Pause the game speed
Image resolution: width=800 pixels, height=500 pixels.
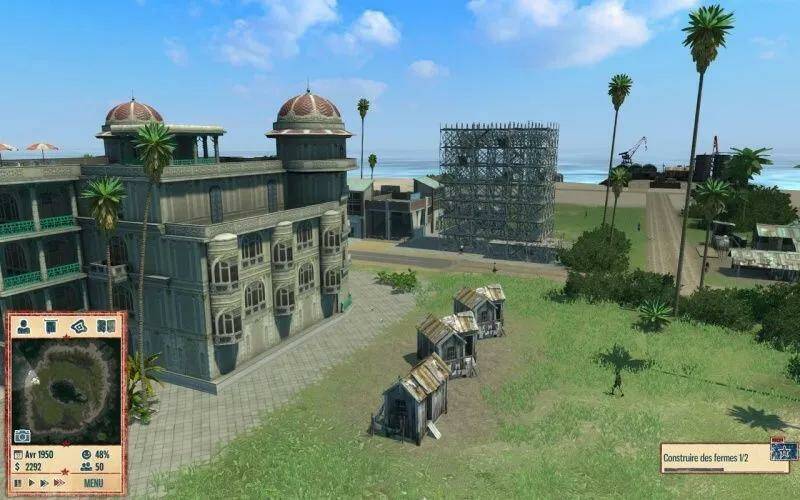pyautogui.click(x=17, y=482)
